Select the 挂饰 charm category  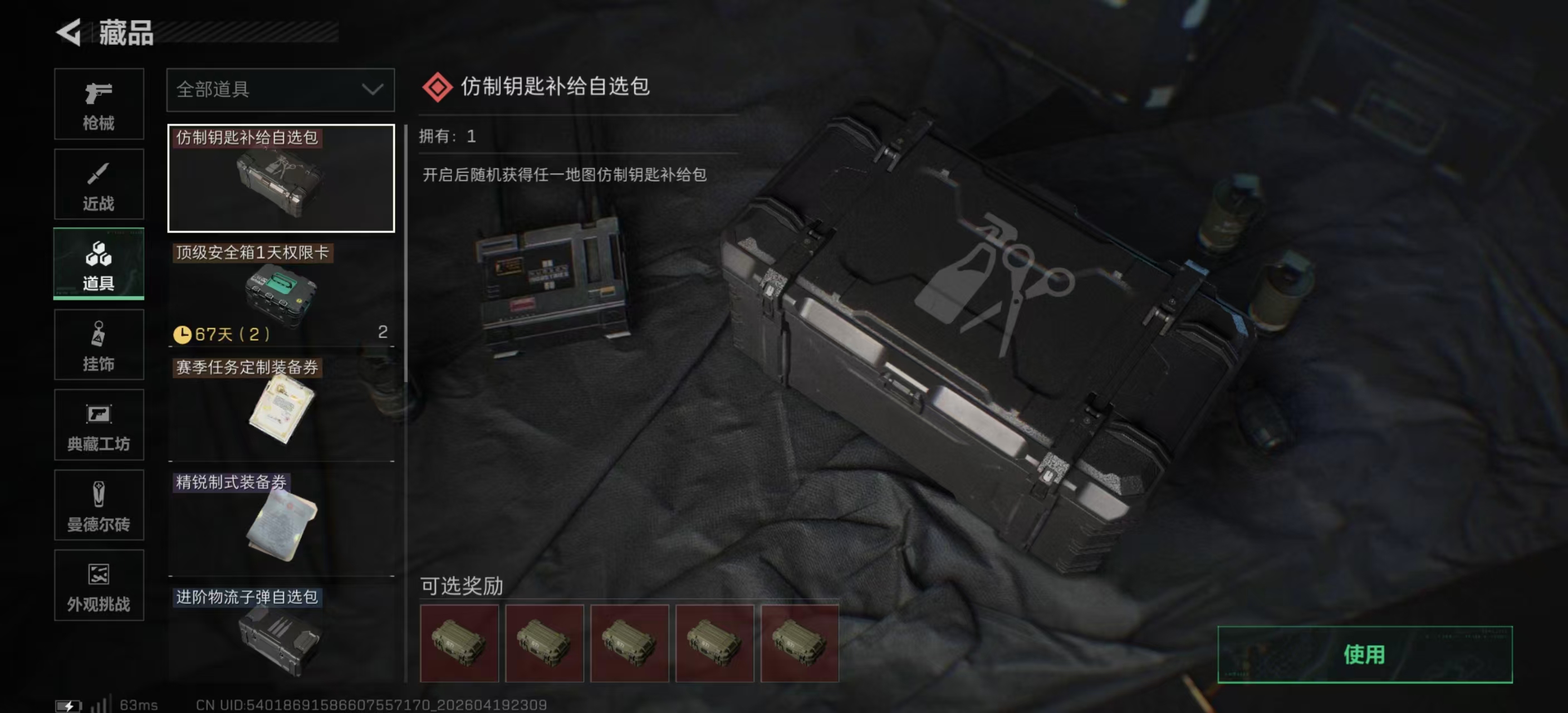click(99, 345)
